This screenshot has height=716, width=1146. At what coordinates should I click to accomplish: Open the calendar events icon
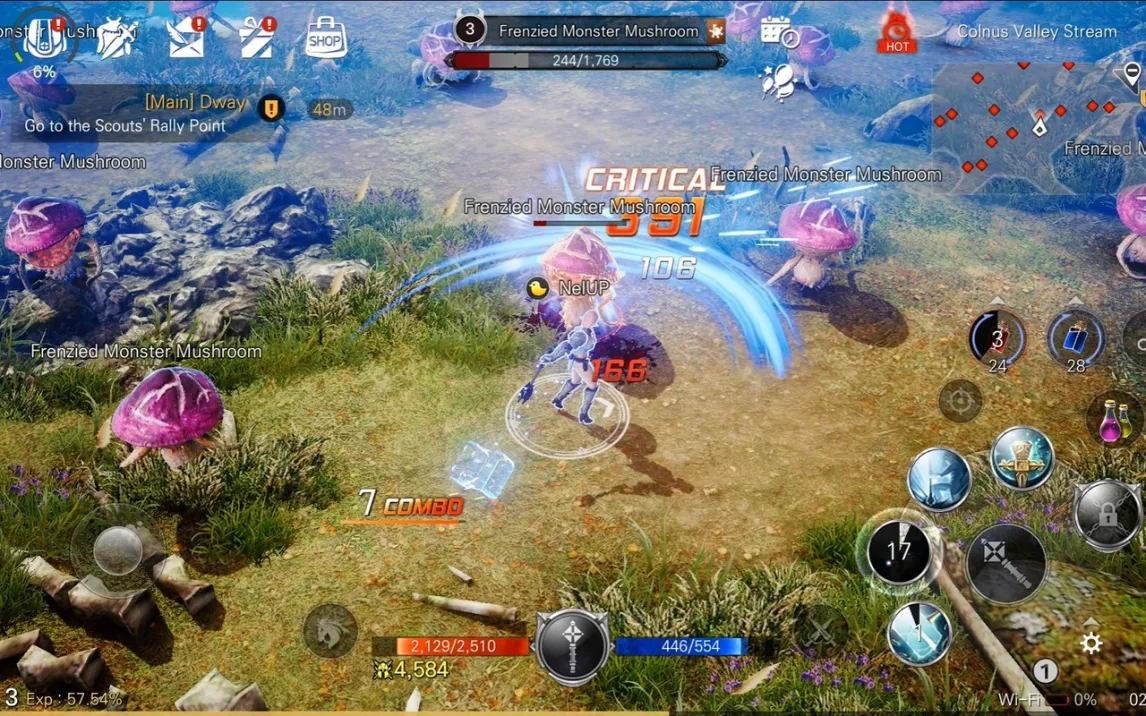click(778, 32)
